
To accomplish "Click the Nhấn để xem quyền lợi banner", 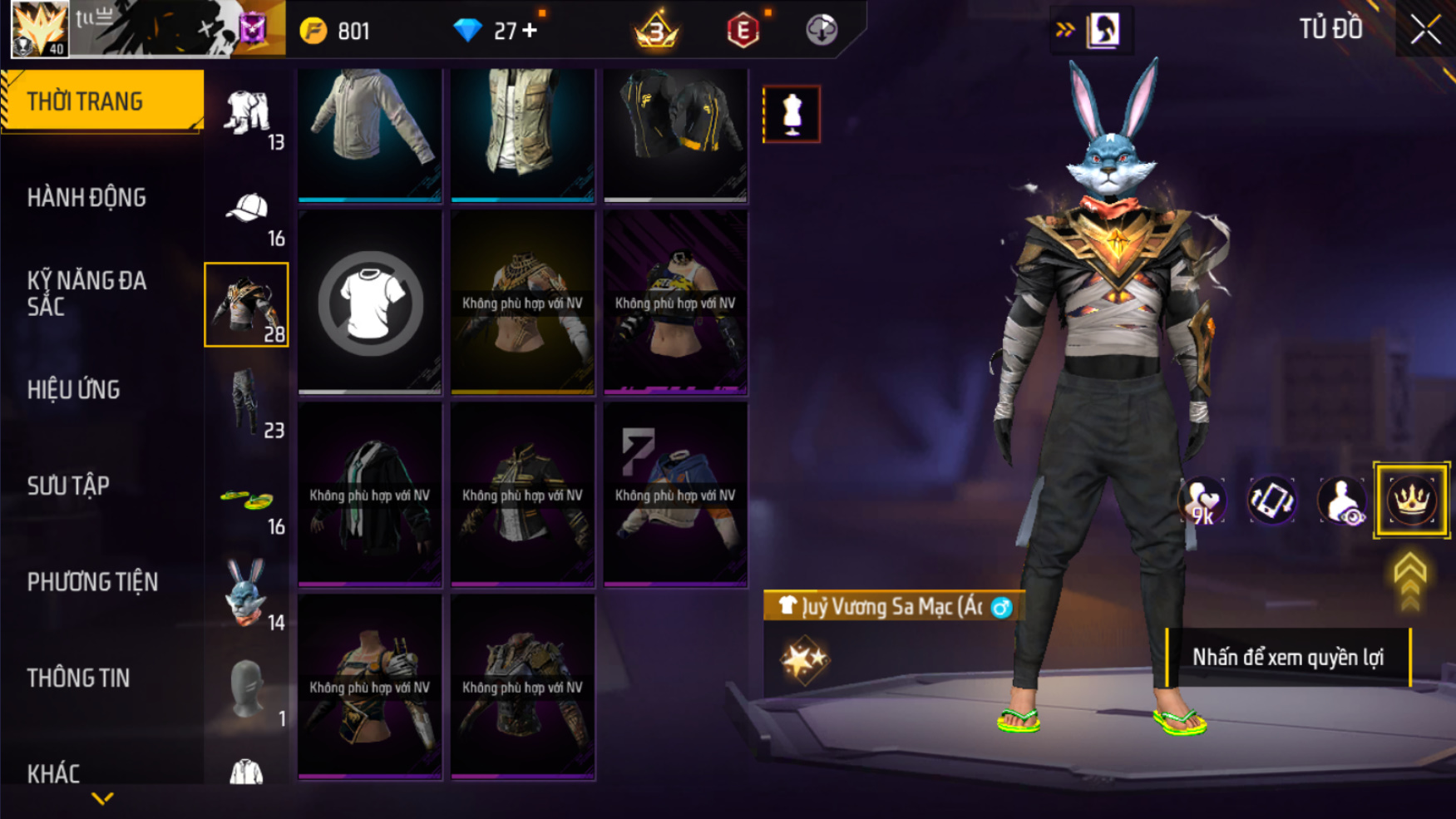I will (1288, 658).
